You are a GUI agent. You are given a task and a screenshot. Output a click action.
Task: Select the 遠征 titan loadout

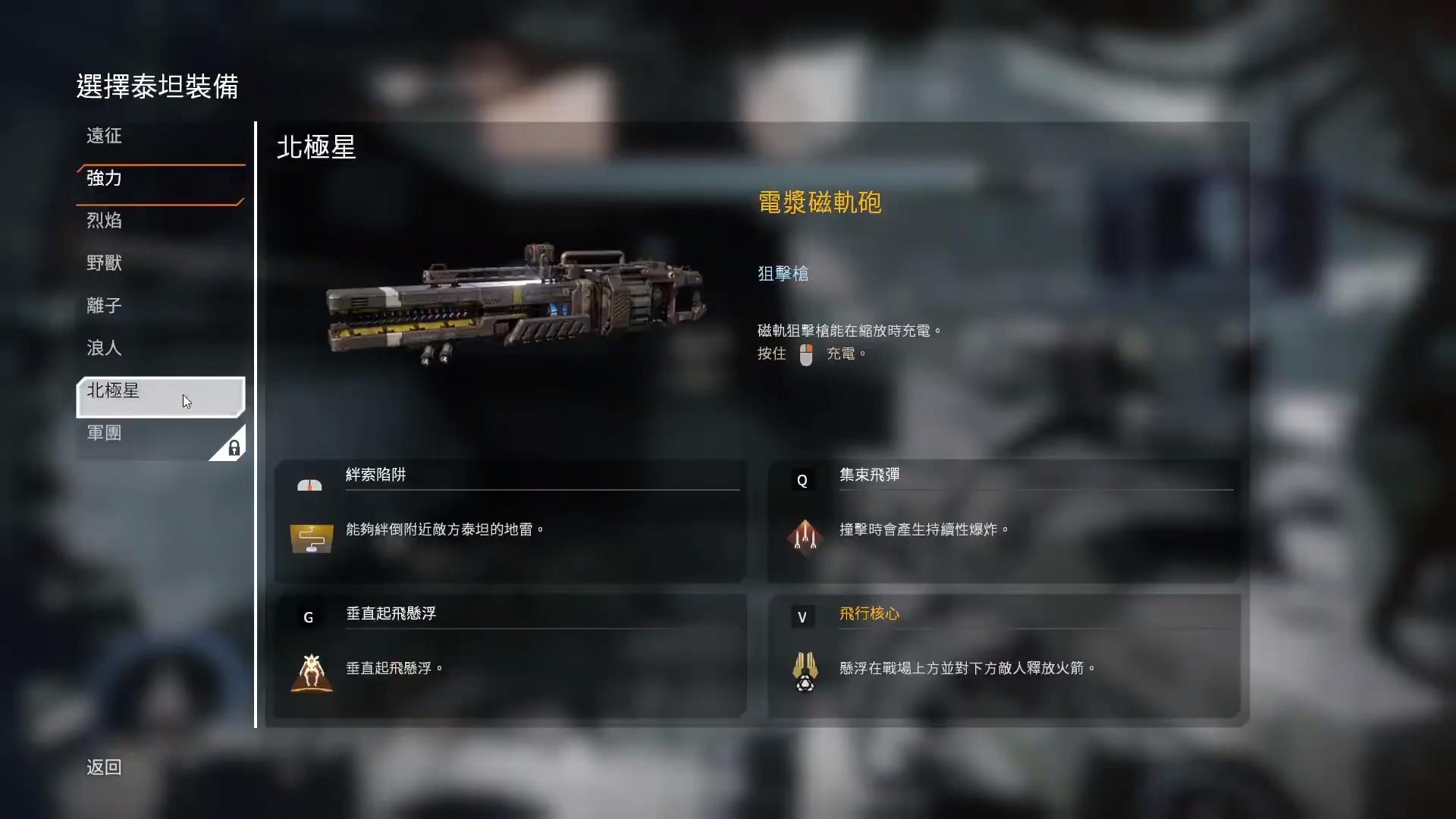[104, 136]
